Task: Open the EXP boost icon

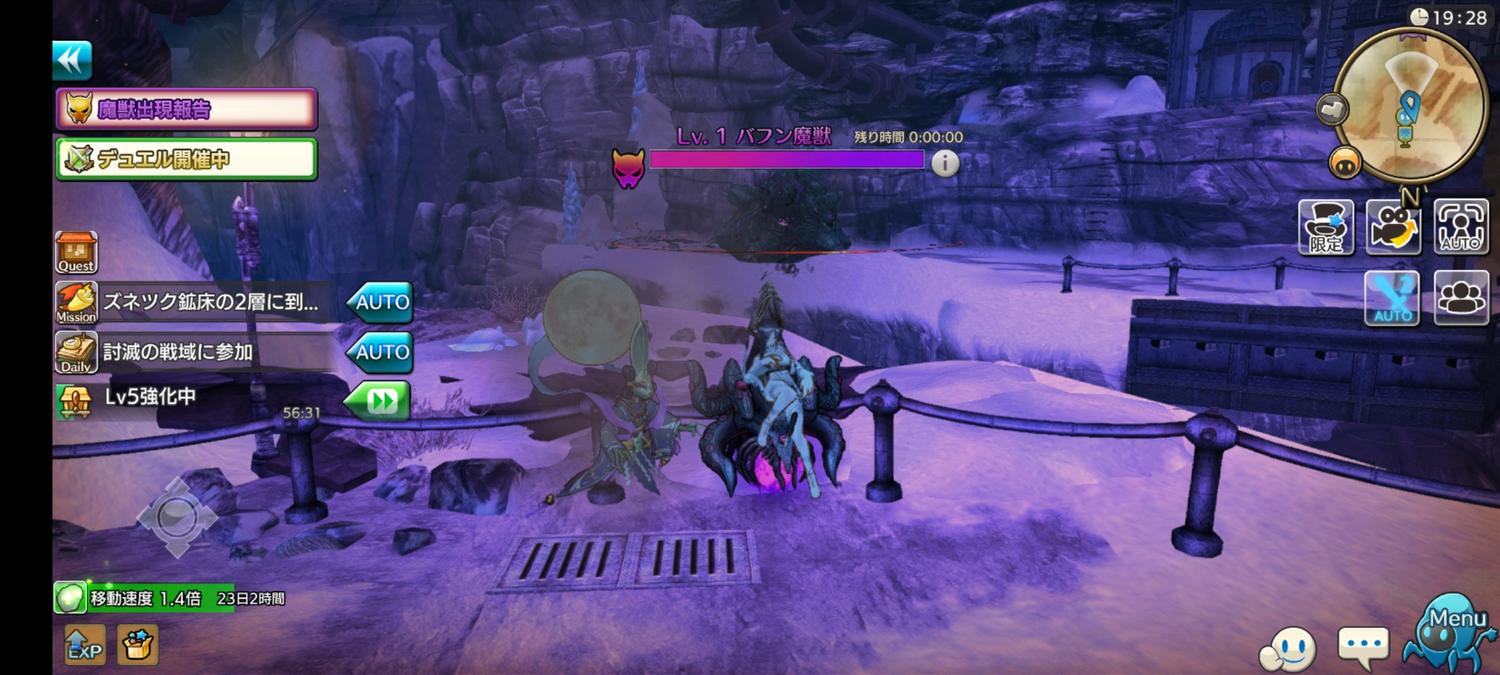Action: click(x=84, y=646)
